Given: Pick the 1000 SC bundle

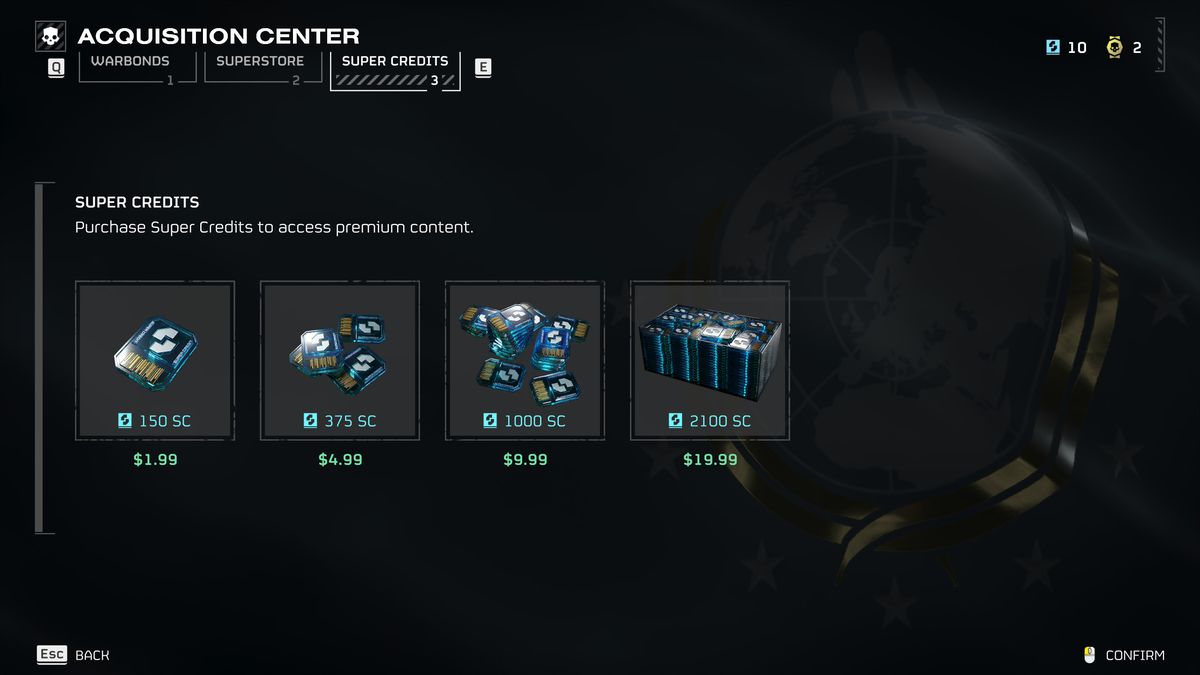Looking at the screenshot, I should [525, 361].
